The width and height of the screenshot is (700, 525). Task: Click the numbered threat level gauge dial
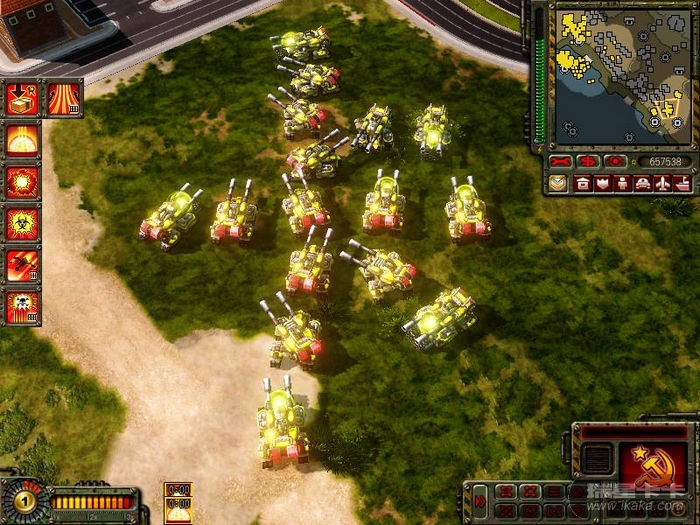21,500
